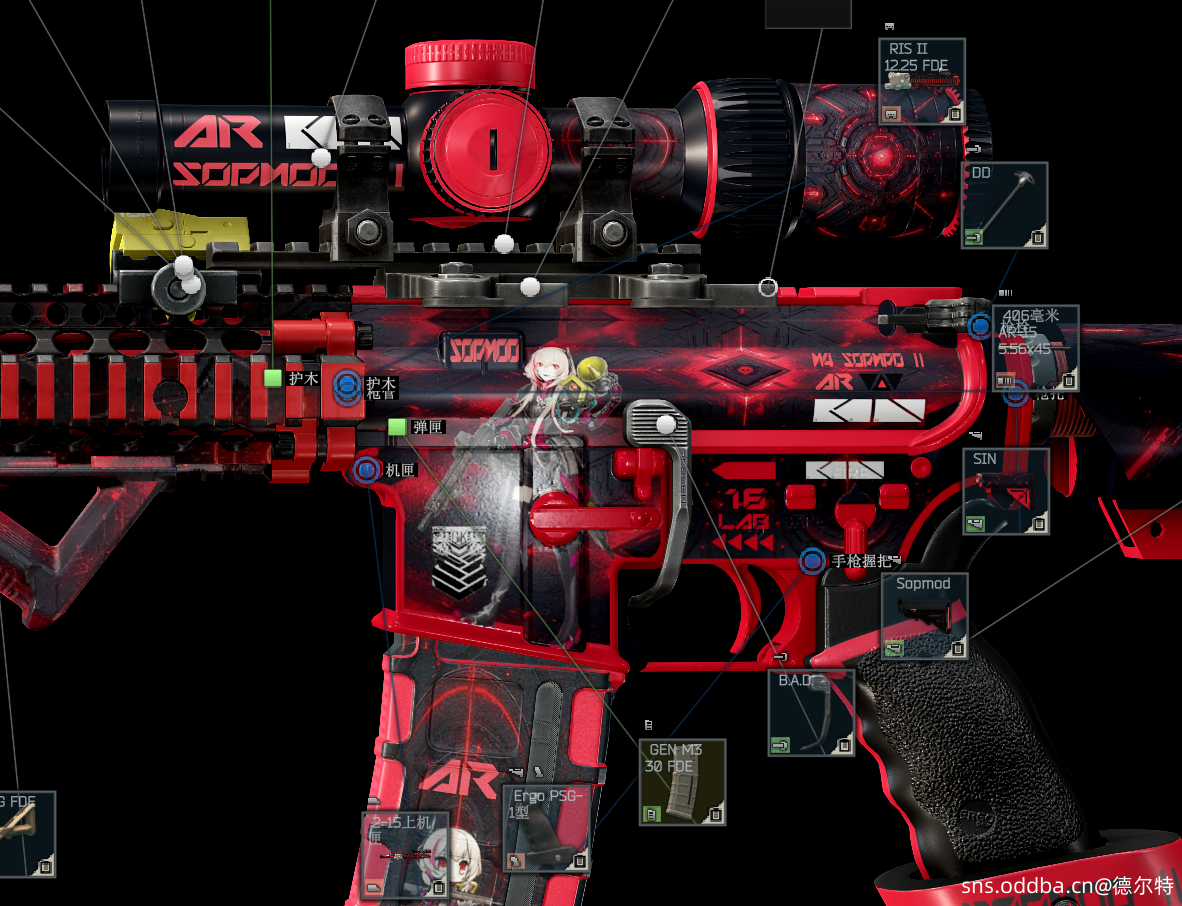Viewport: 1182px width, 906px height.
Task: Select the SIN mod slot
Action: (1006, 491)
